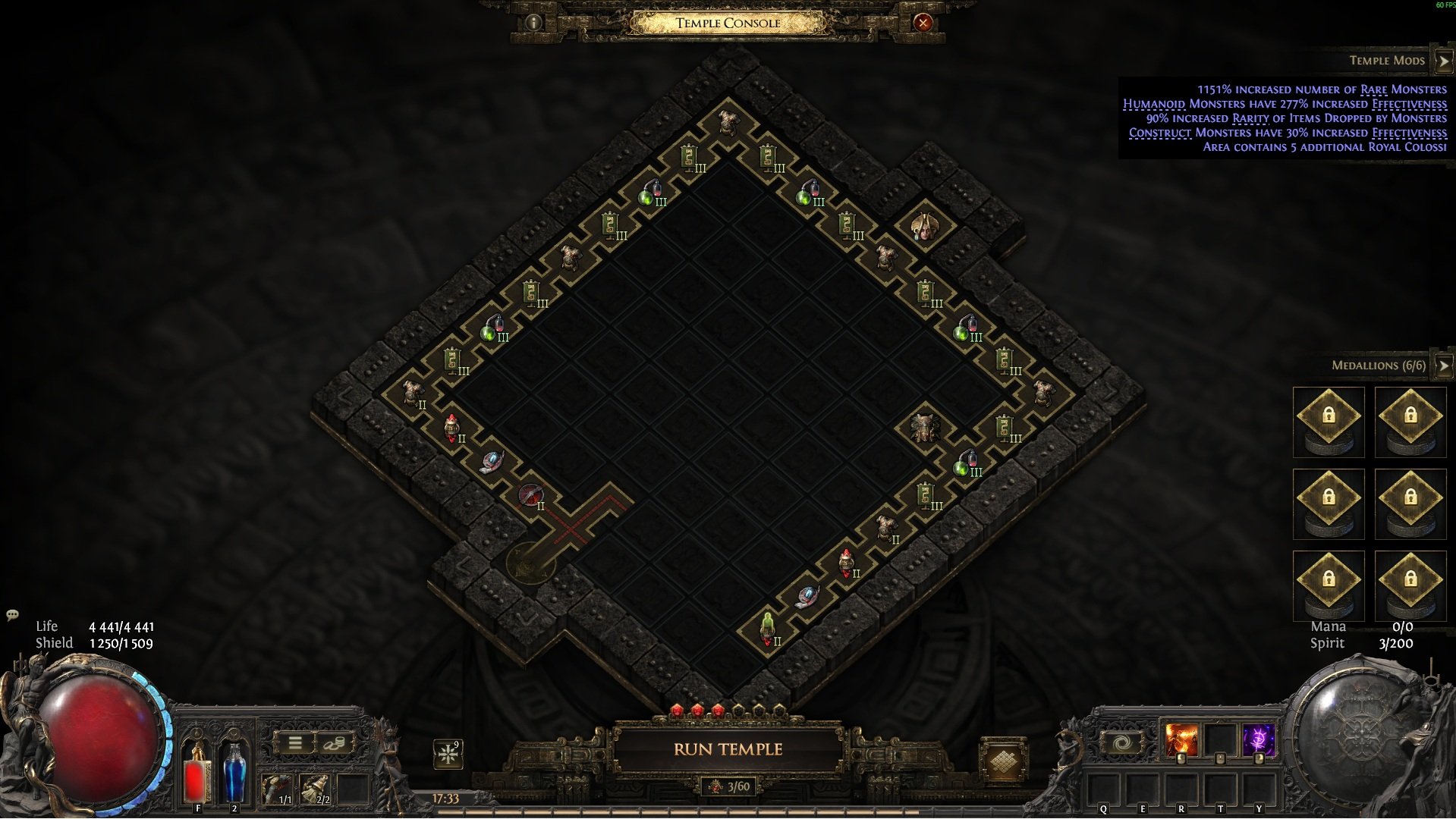Select the charm slot showing 1/1
Screen dimensions: 1456x819
(x=277, y=789)
